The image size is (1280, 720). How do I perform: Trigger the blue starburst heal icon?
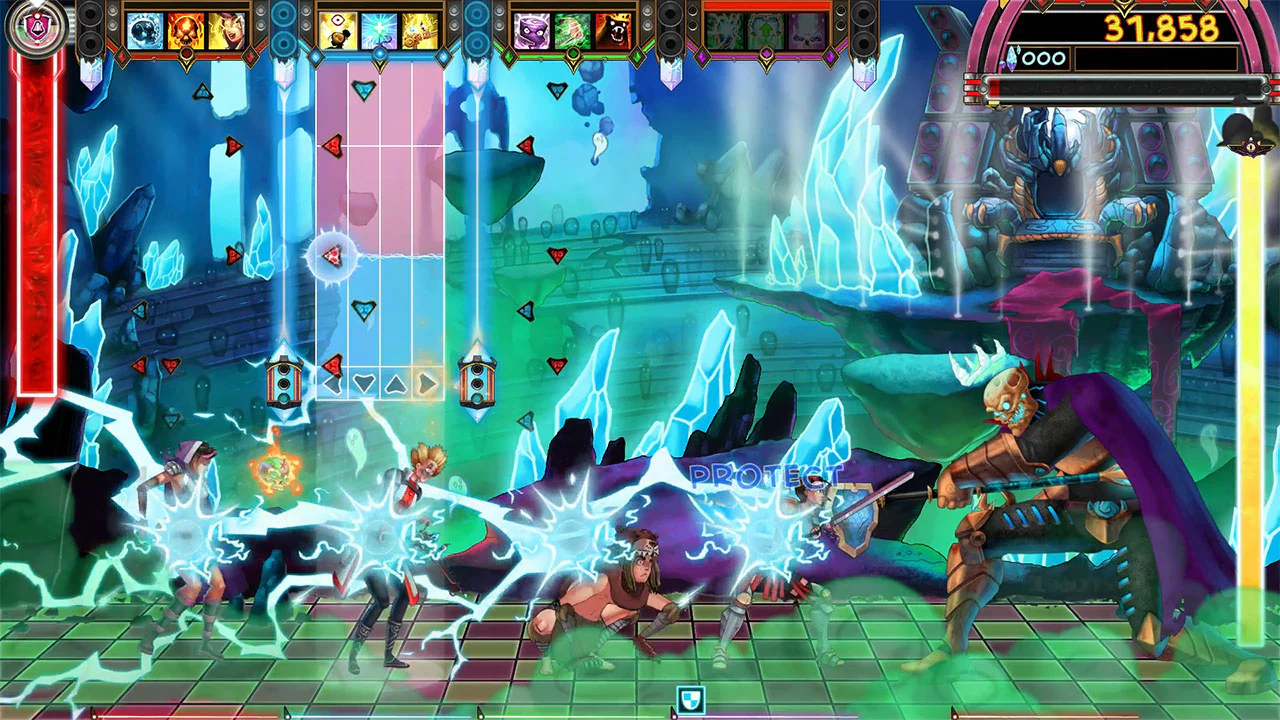pos(378,28)
